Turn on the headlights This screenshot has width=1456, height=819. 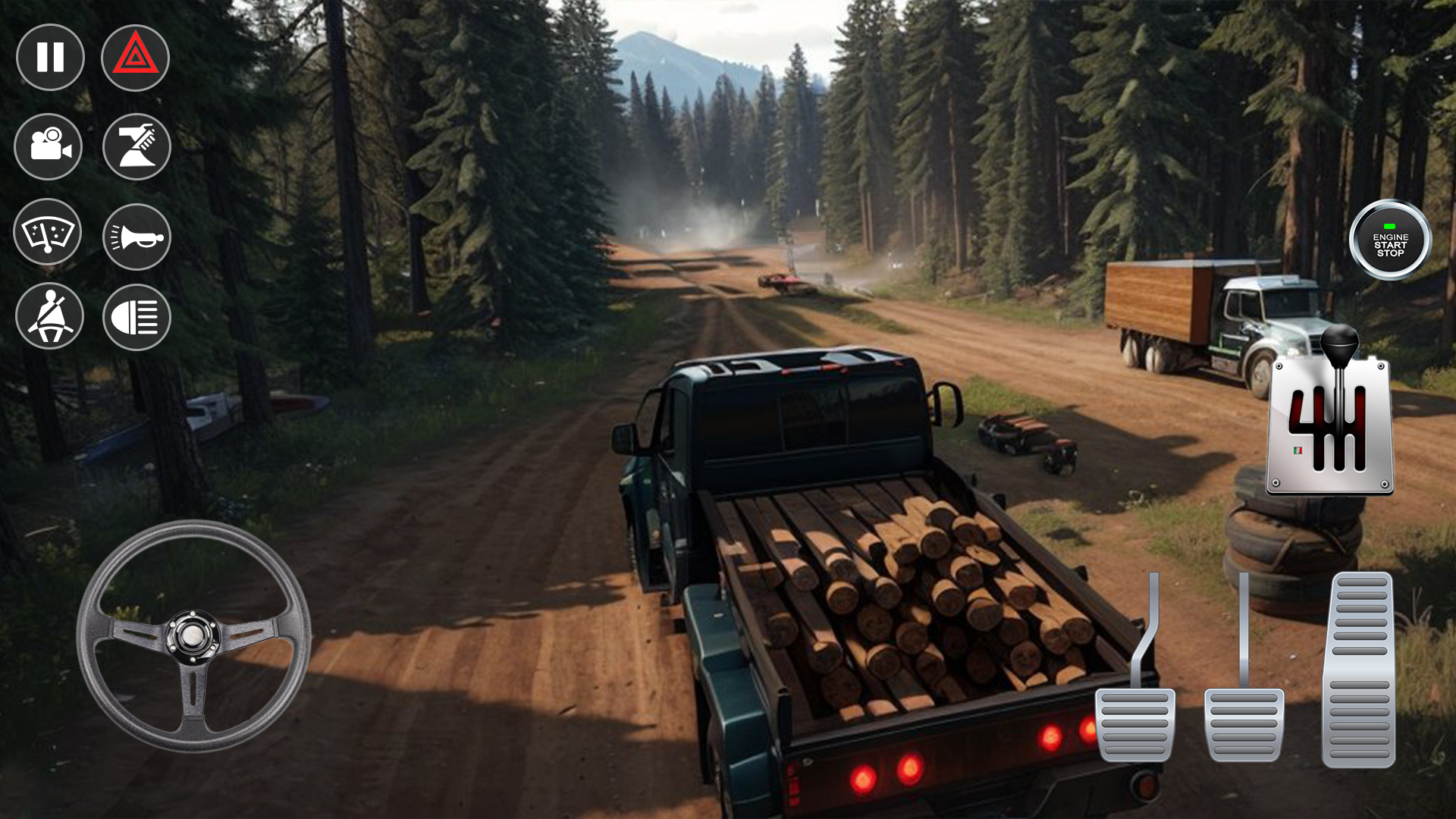click(x=136, y=316)
